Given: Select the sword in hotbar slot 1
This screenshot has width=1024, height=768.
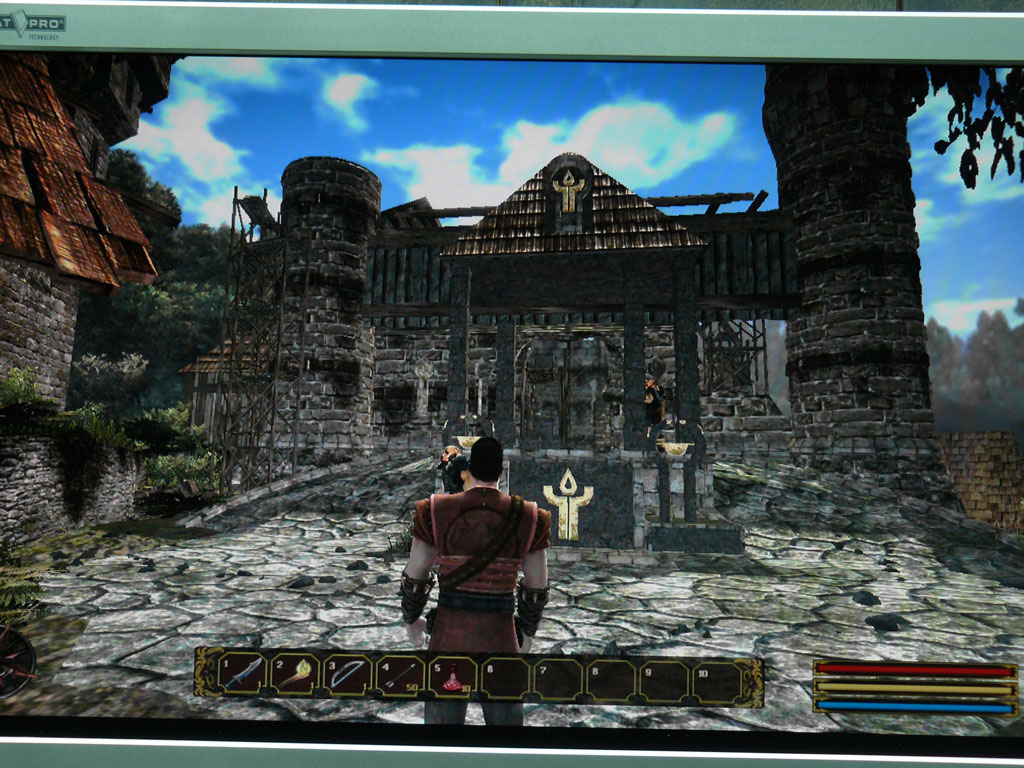Looking at the screenshot, I should (x=243, y=674).
